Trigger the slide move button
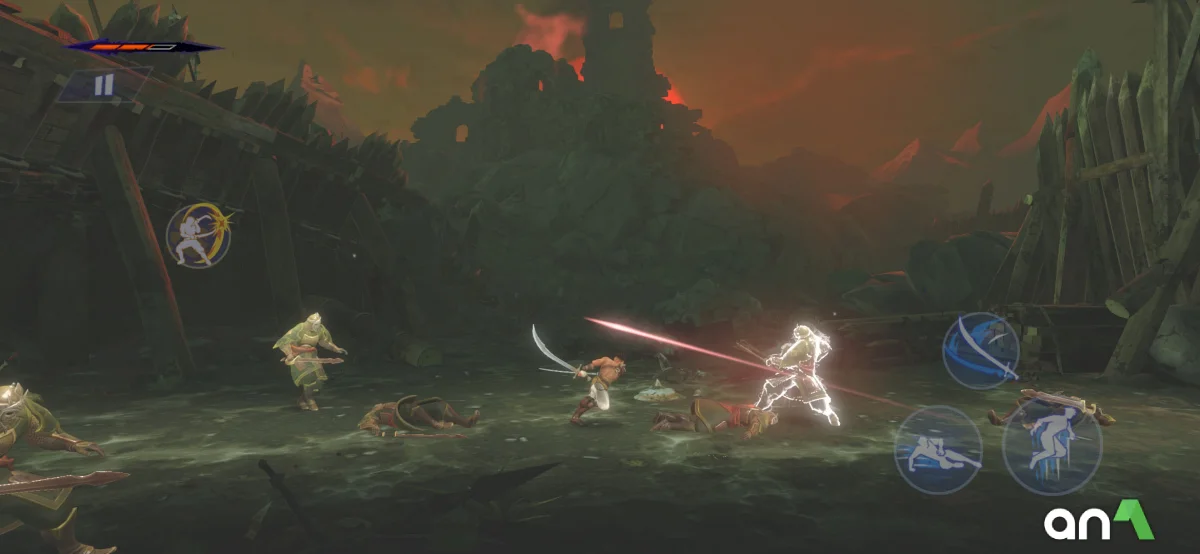The image size is (1200, 554). coord(937,449)
